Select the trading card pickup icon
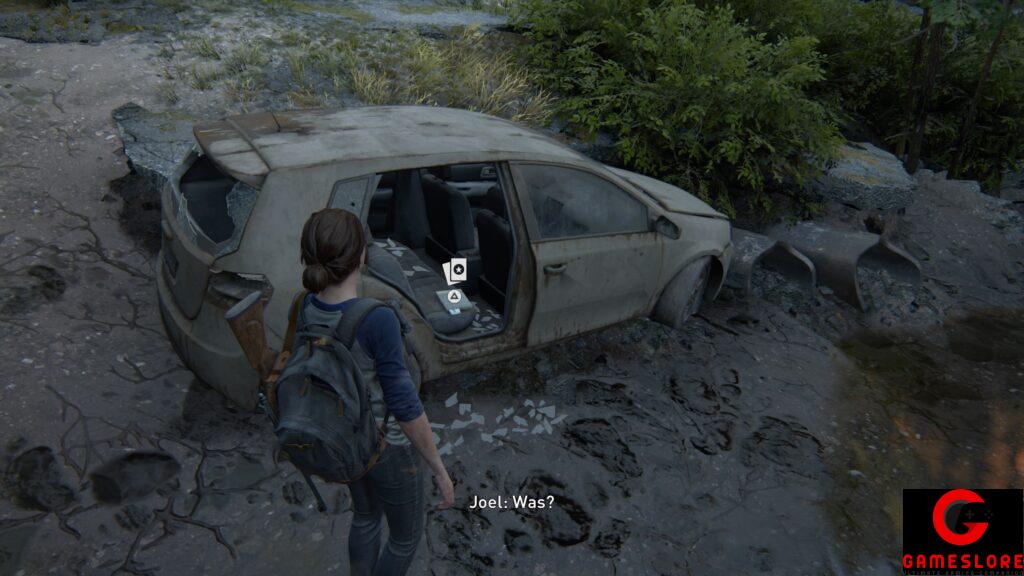The height and width of the screenshot is (576, 1024). [x=455, y=270]
